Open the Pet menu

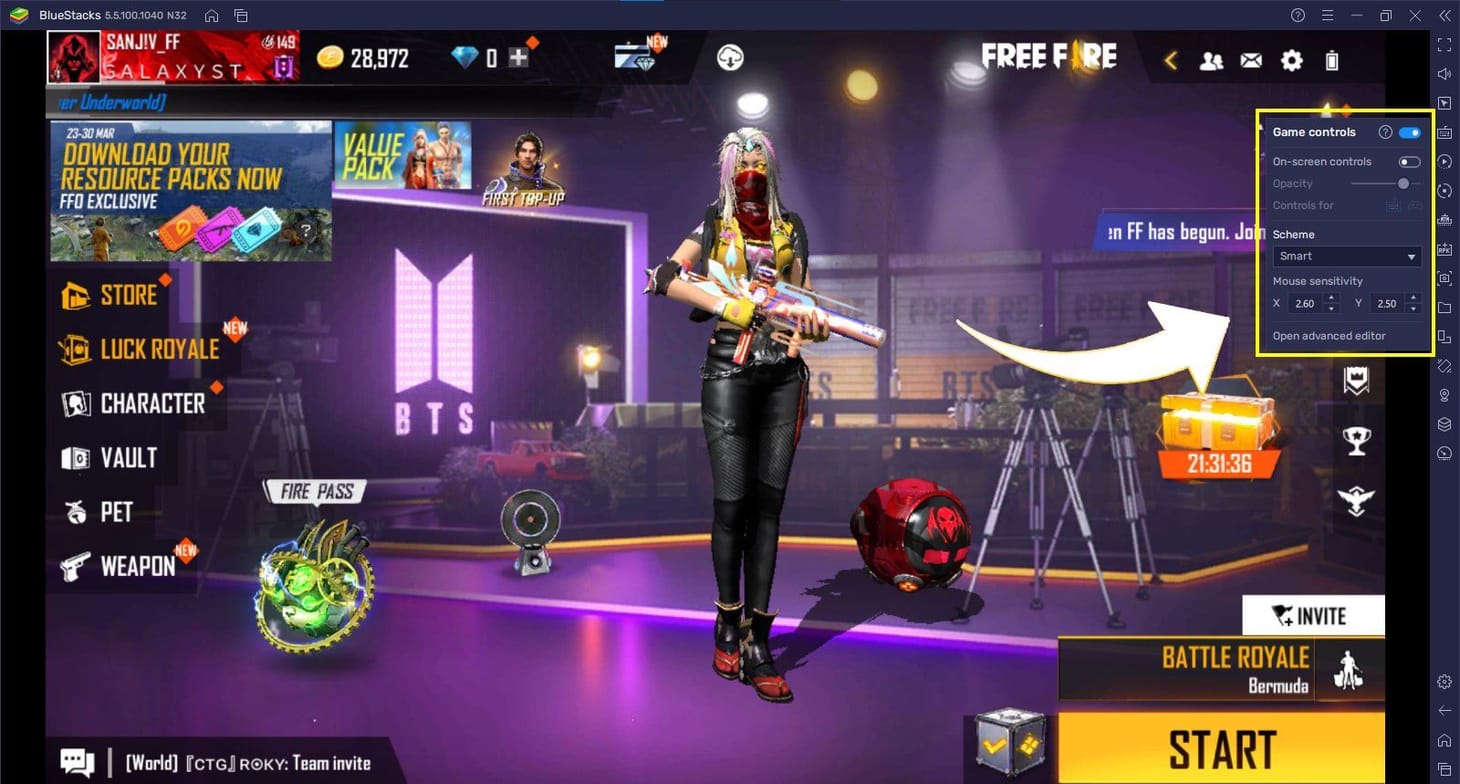click(104, 512)
